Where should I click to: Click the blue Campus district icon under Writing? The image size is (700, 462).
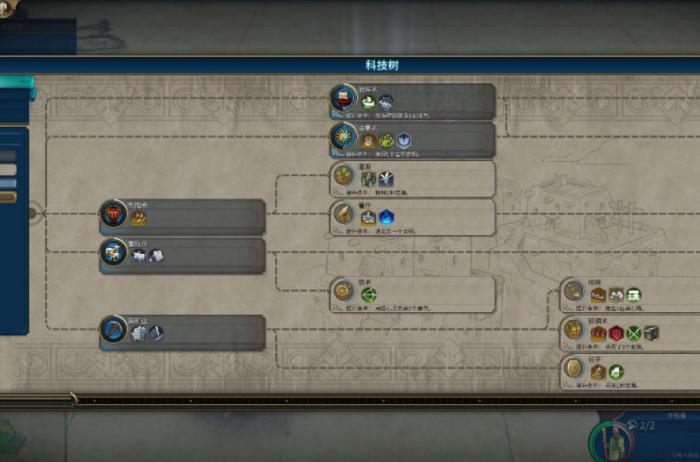tap(386, 216)
